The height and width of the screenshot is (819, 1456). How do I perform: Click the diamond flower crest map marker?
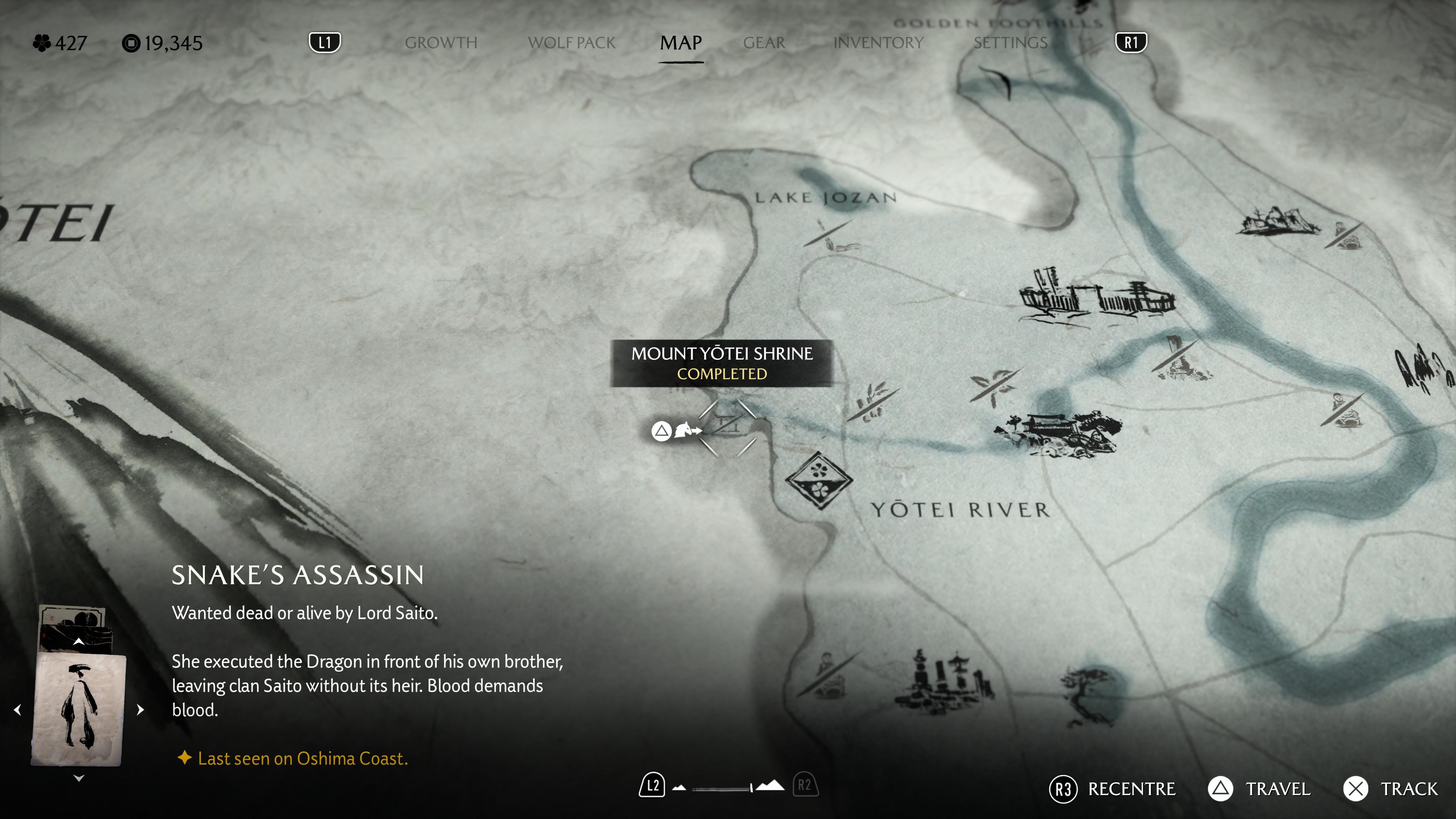[x=819, y=480]
